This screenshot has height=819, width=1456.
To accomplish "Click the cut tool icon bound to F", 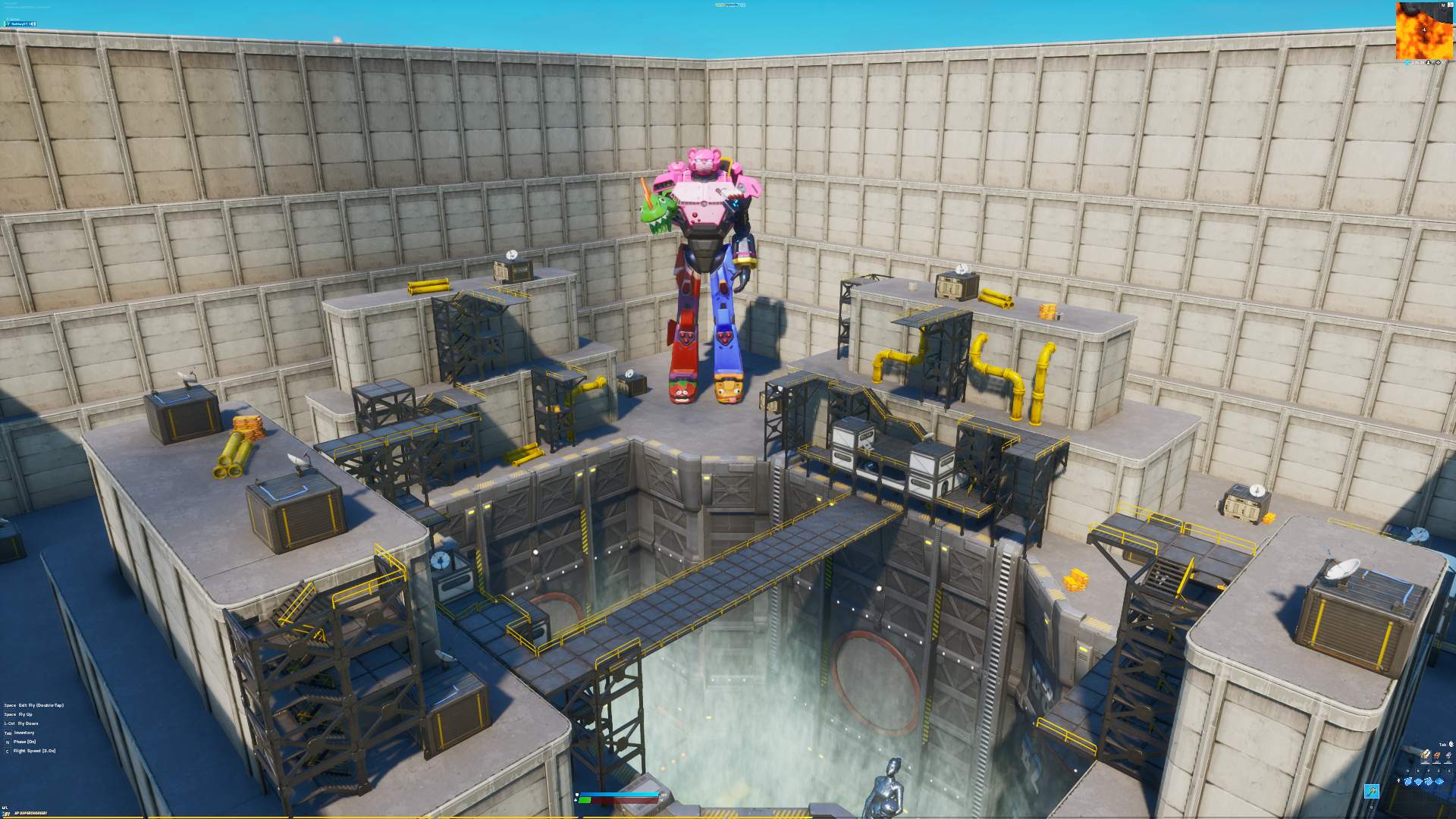I will [1429, 783].
